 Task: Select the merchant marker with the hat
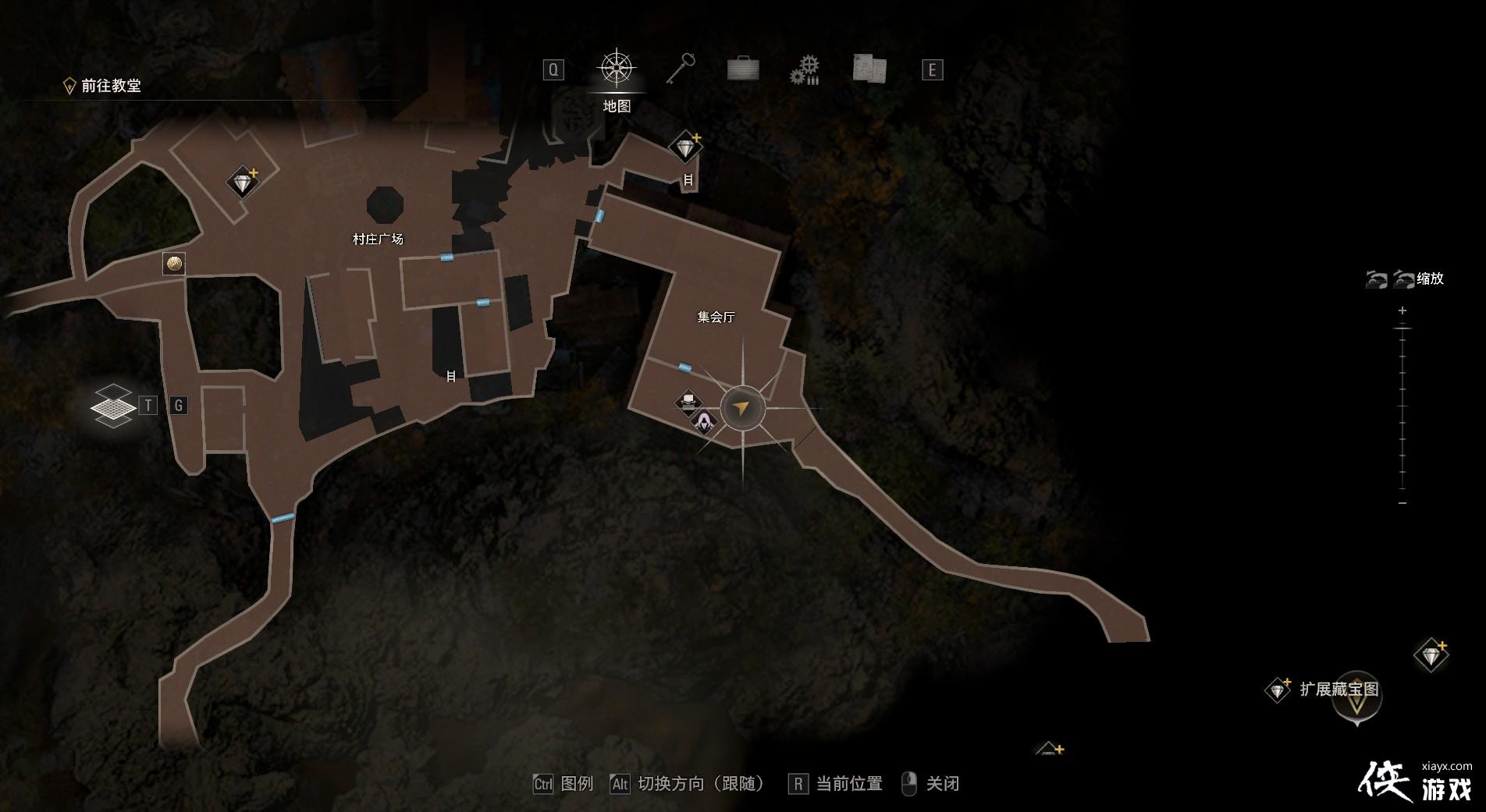tap(688, 402)
